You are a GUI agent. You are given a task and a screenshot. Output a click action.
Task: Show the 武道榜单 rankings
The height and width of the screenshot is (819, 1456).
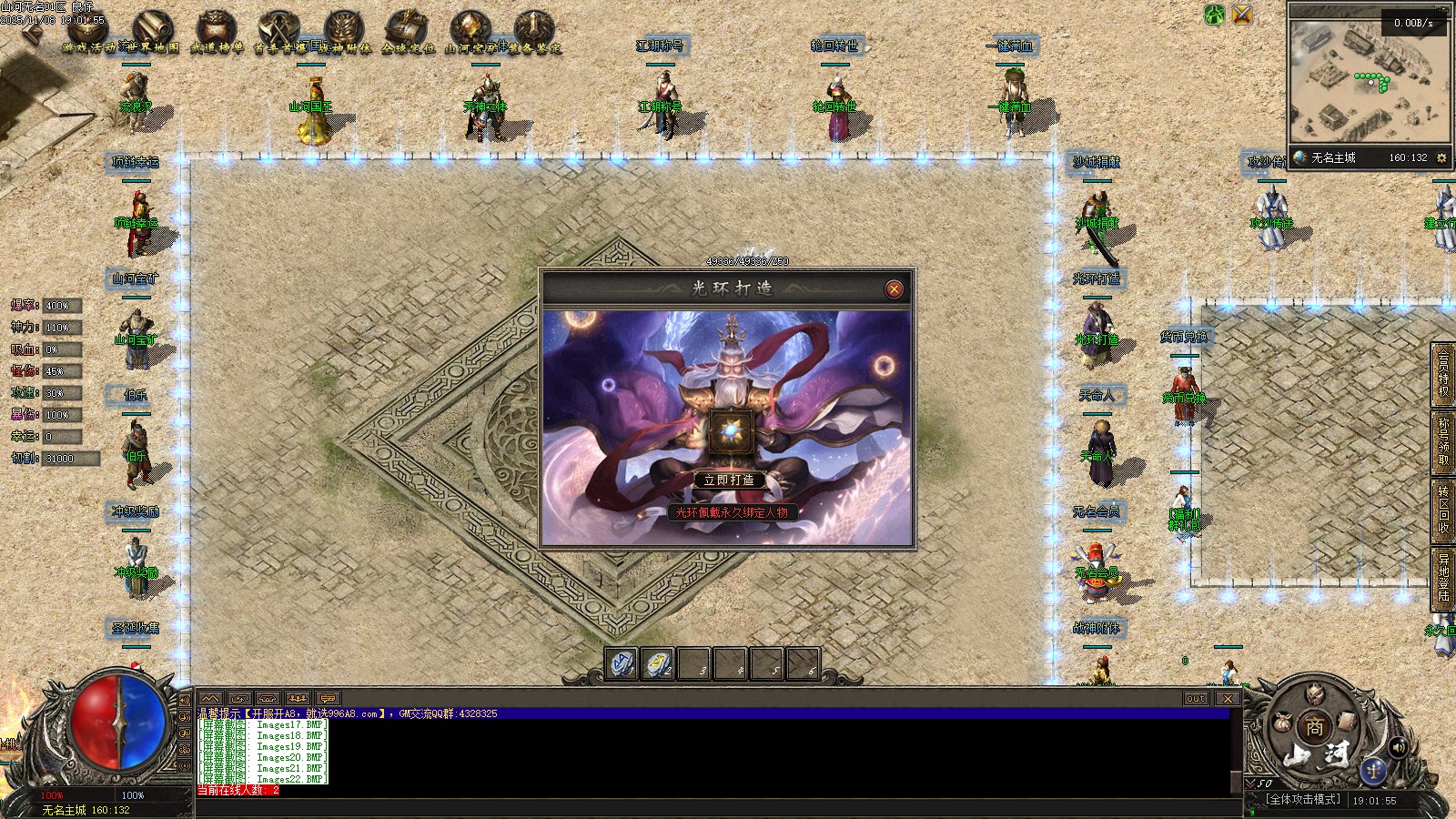point(217,33)
